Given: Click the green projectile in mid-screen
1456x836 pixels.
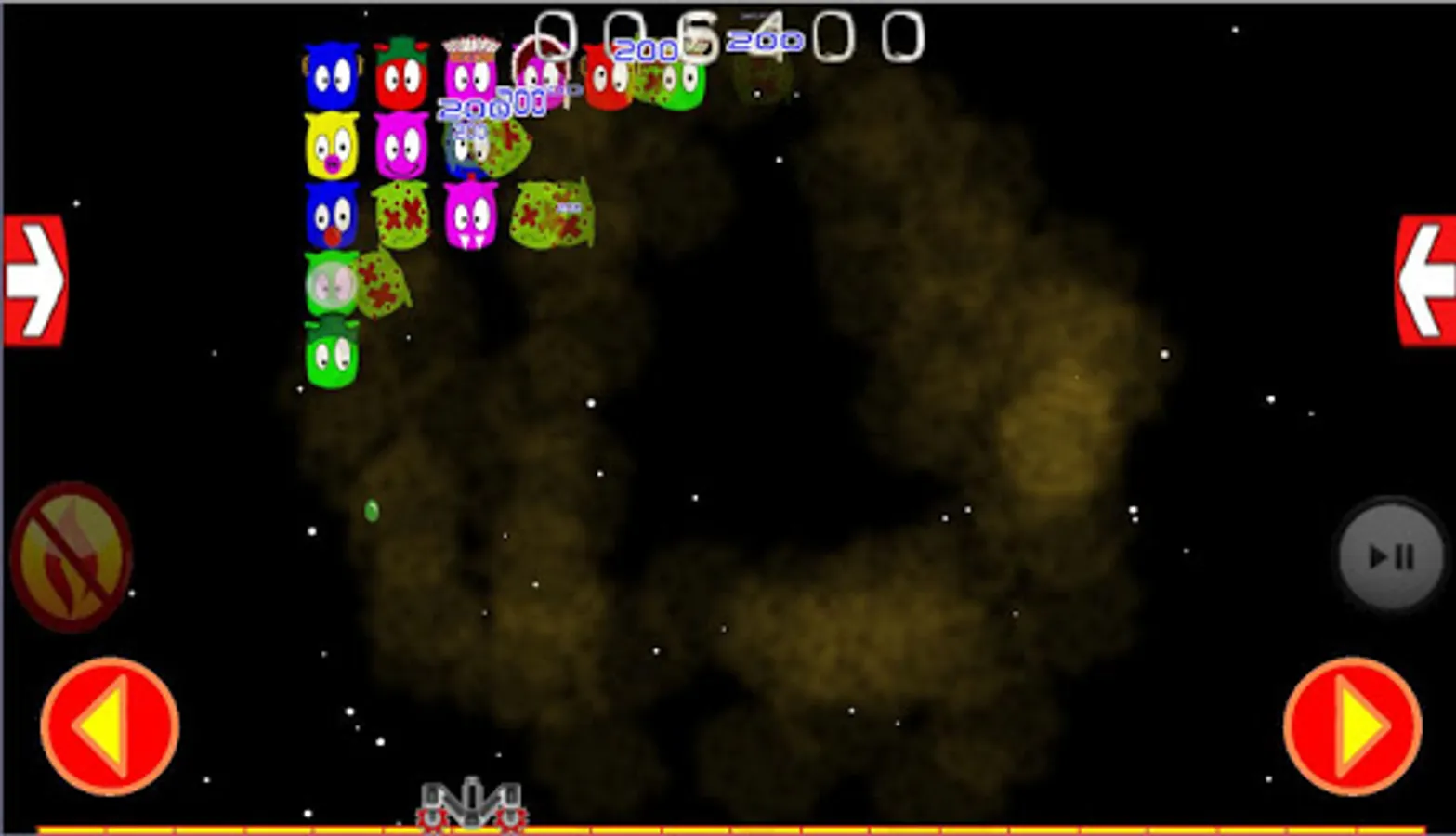Looking at the screenshot, I should tap(370, 511).
